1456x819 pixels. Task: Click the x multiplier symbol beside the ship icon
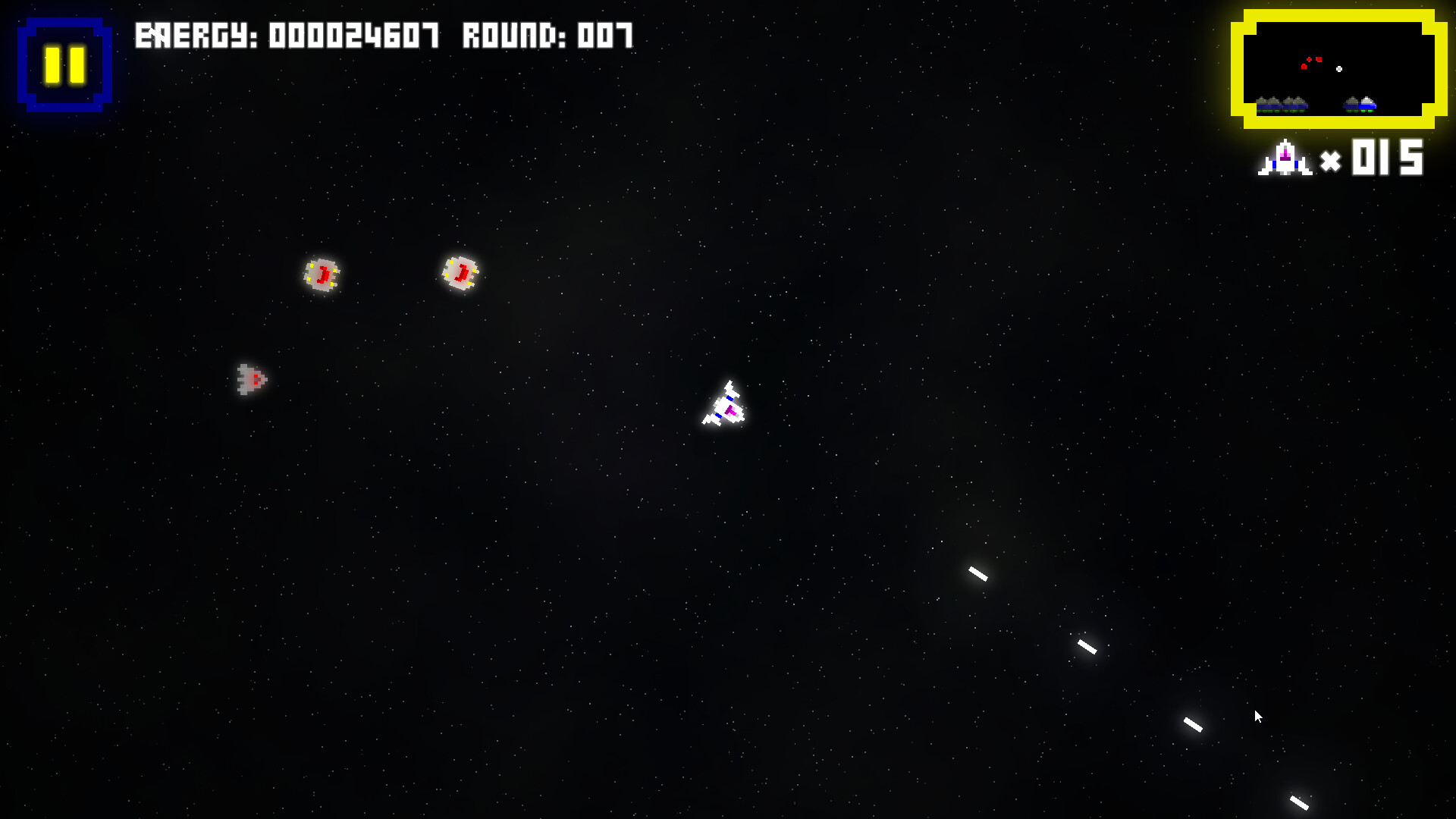point(1332,161)
